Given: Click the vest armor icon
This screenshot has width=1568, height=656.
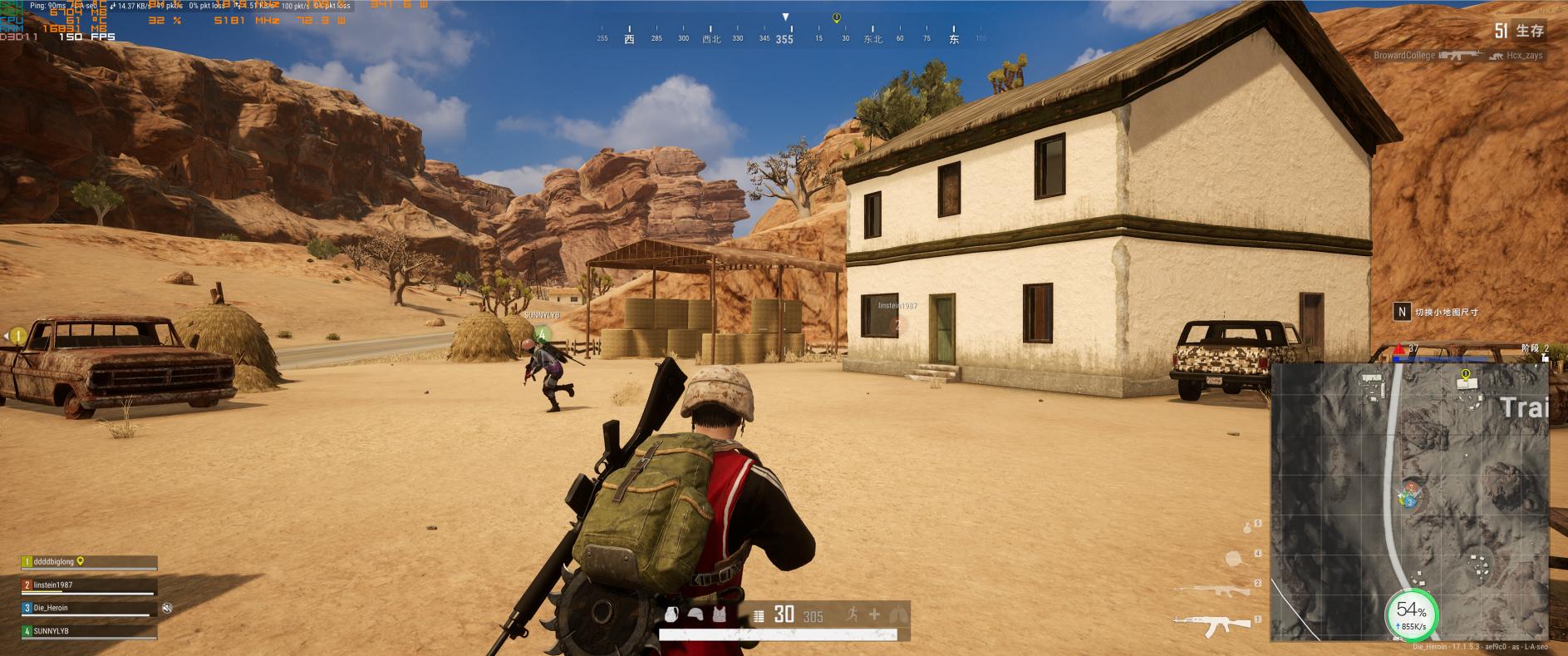Looking at the screenshot, I should (719, 615).
